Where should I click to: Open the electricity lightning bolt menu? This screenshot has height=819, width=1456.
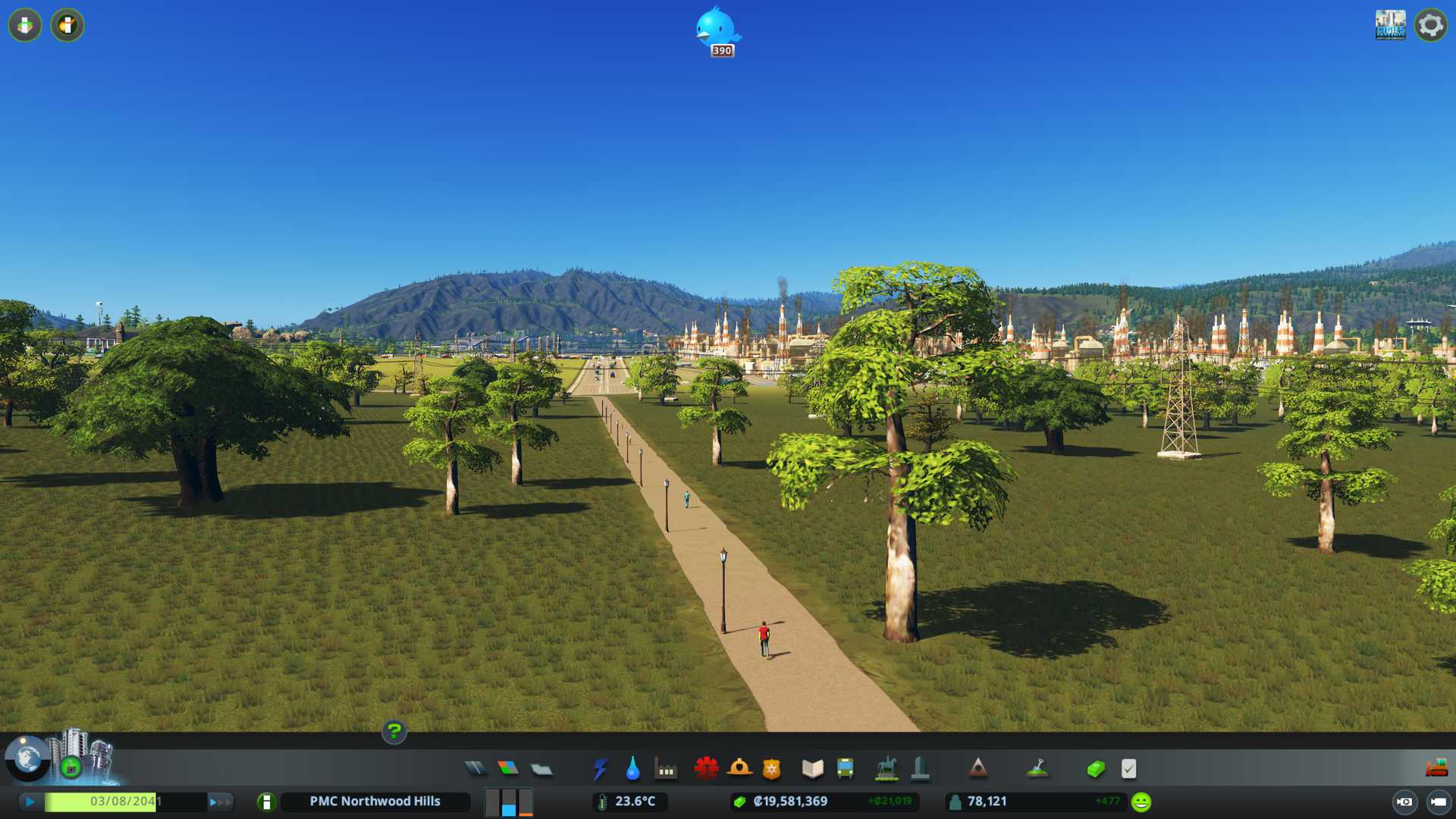(600, 769)
